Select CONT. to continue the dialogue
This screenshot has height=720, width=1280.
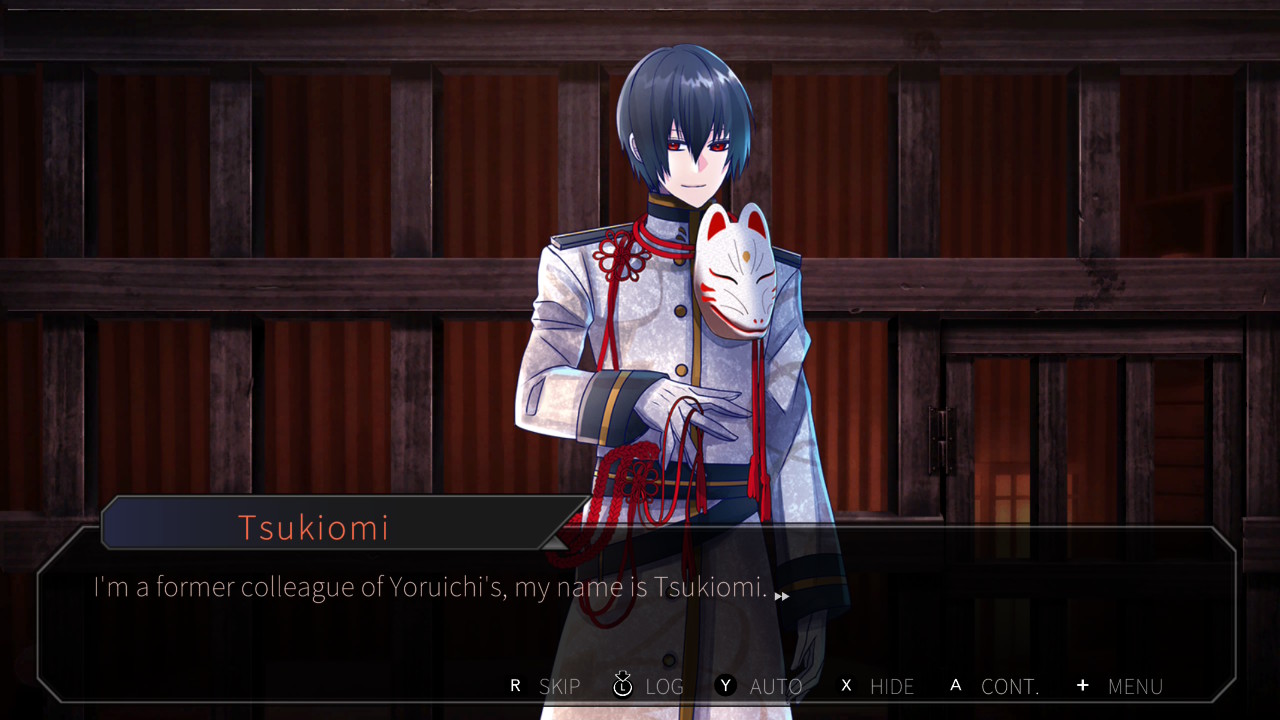coord(995,686)
